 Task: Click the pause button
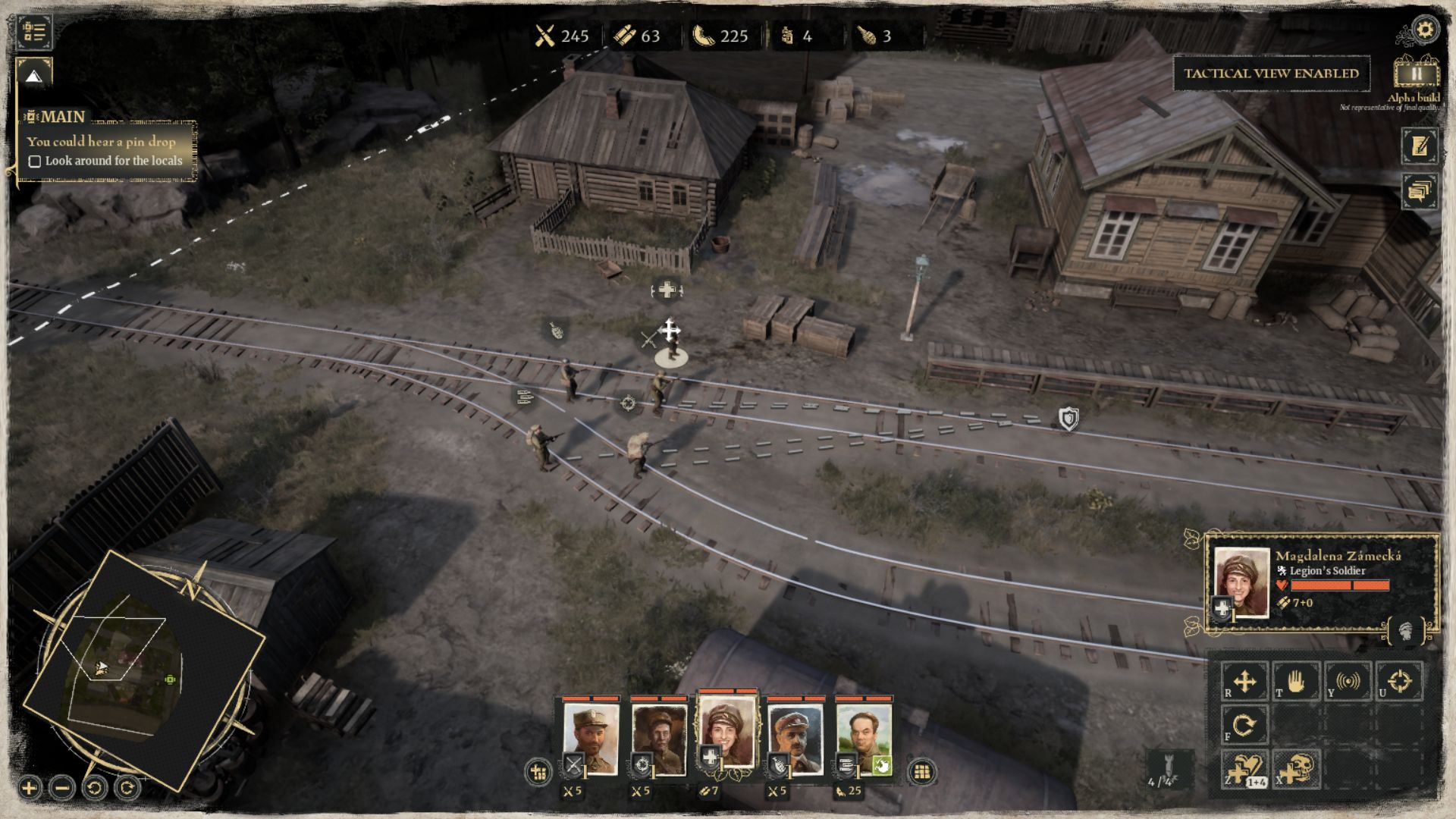coord(1416,74)
